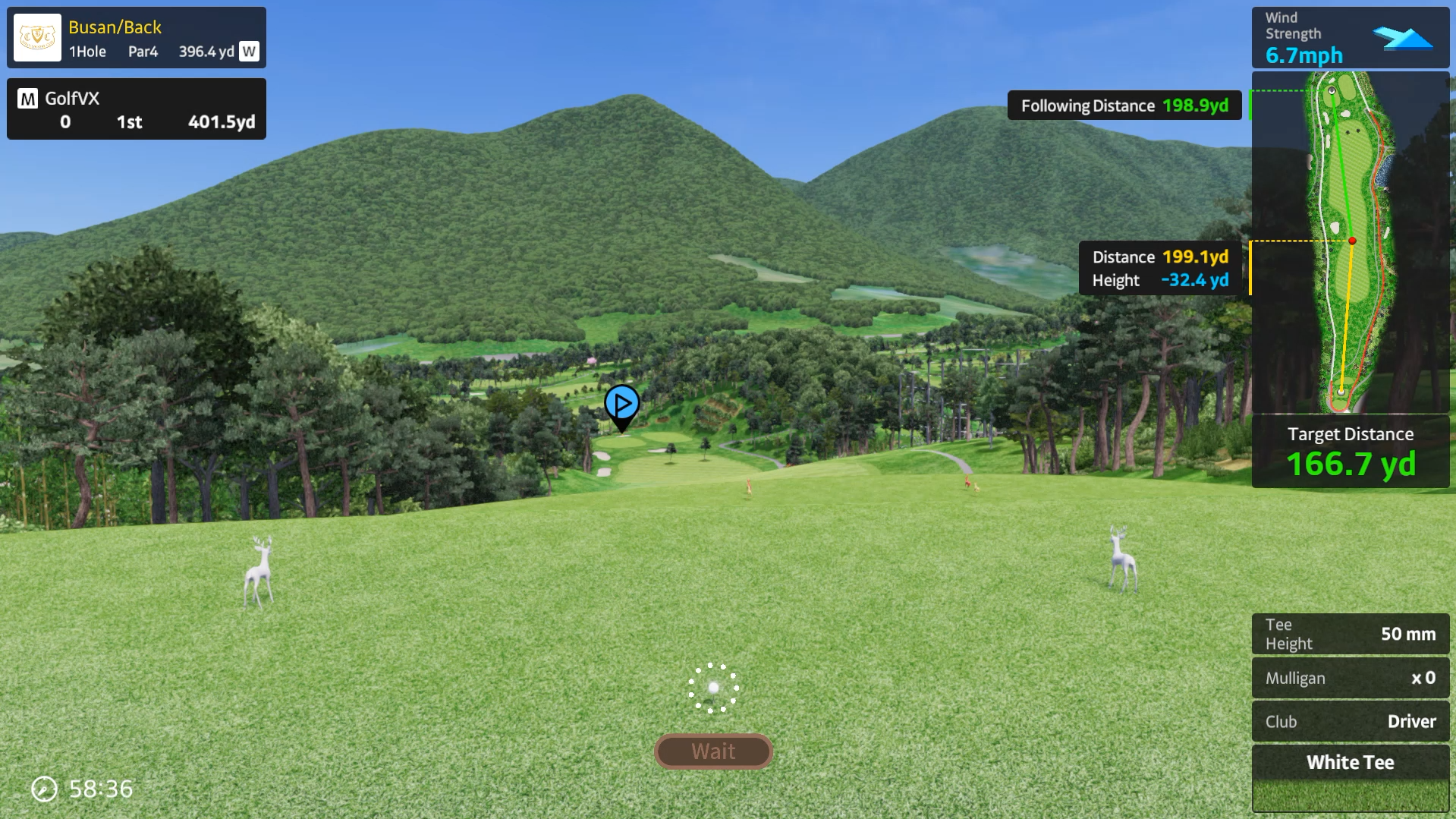Change the Club from Driver

pos(1350,721)
